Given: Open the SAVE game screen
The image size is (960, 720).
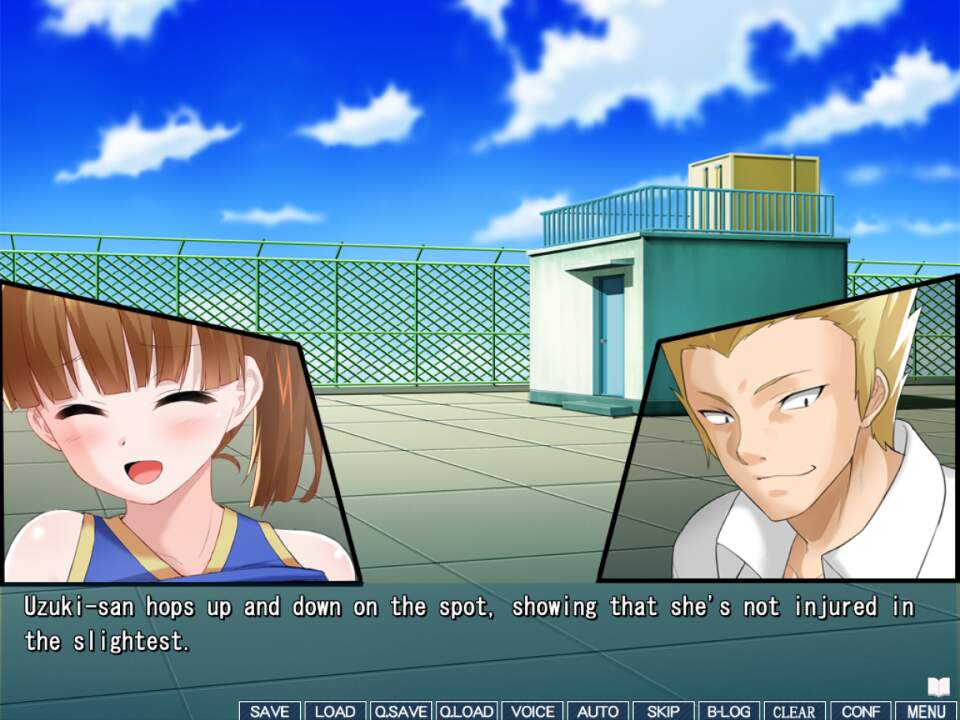Looking at the screenshot, I should pyautogui.click(x=269, y=711).
